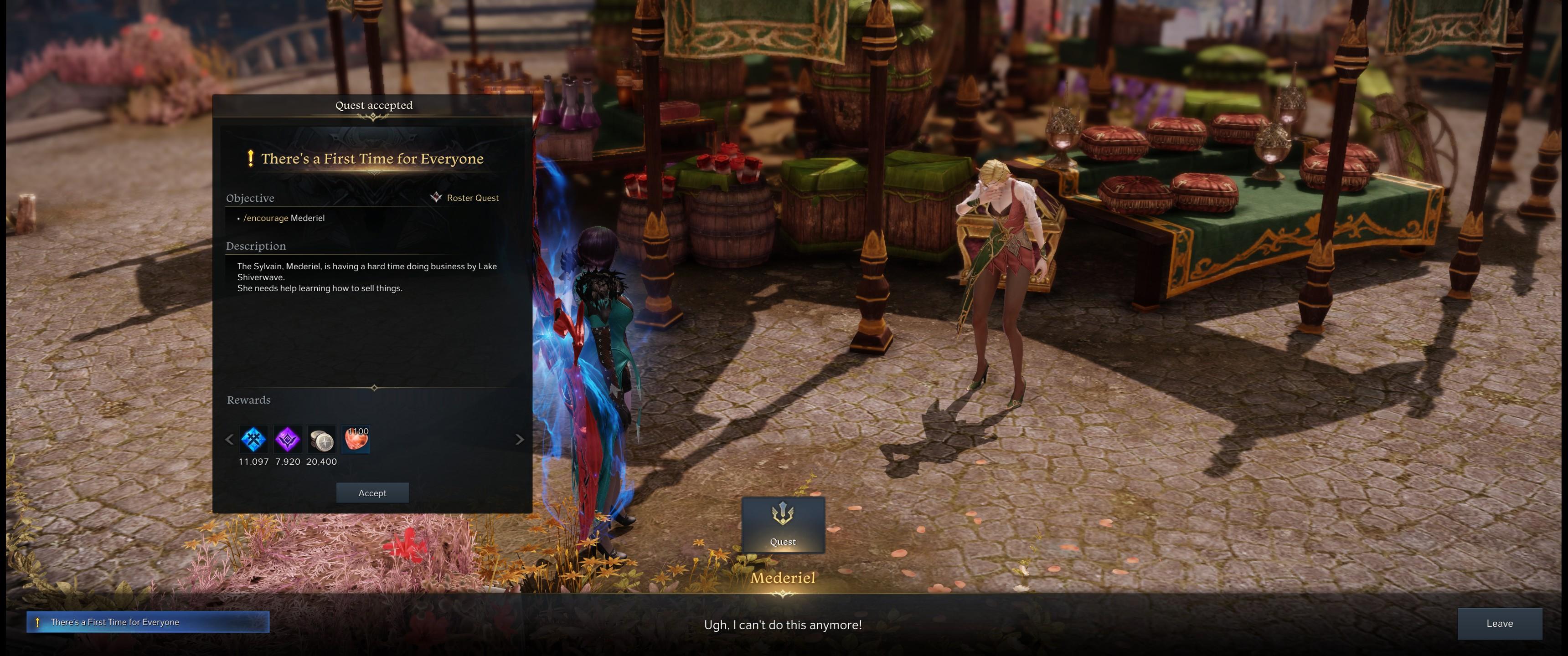Show previous rewards with the left arrow
Image resolution: width=1568 pixels, height=656 pixels.
click(x=229, y=439)
